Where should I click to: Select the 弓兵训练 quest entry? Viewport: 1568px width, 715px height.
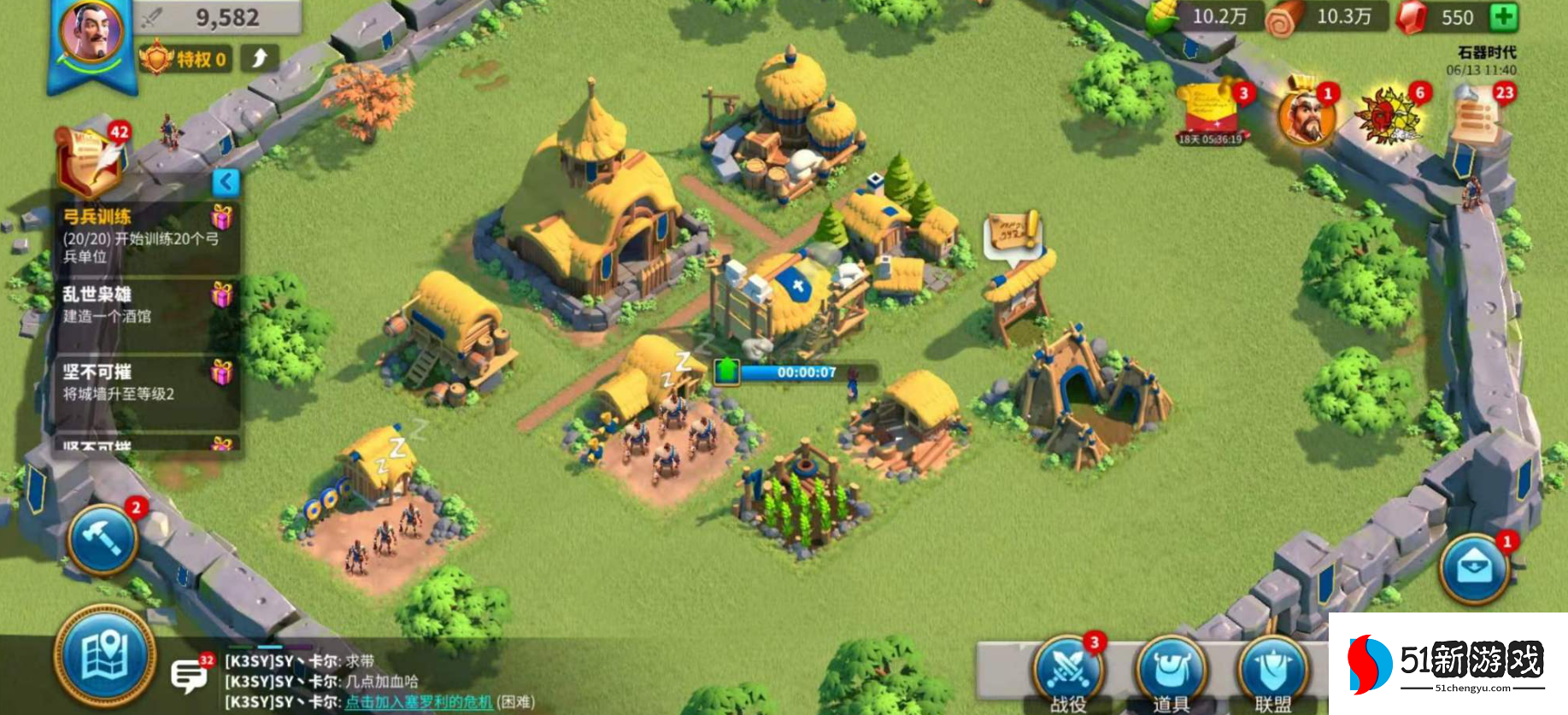click(141, 237)
